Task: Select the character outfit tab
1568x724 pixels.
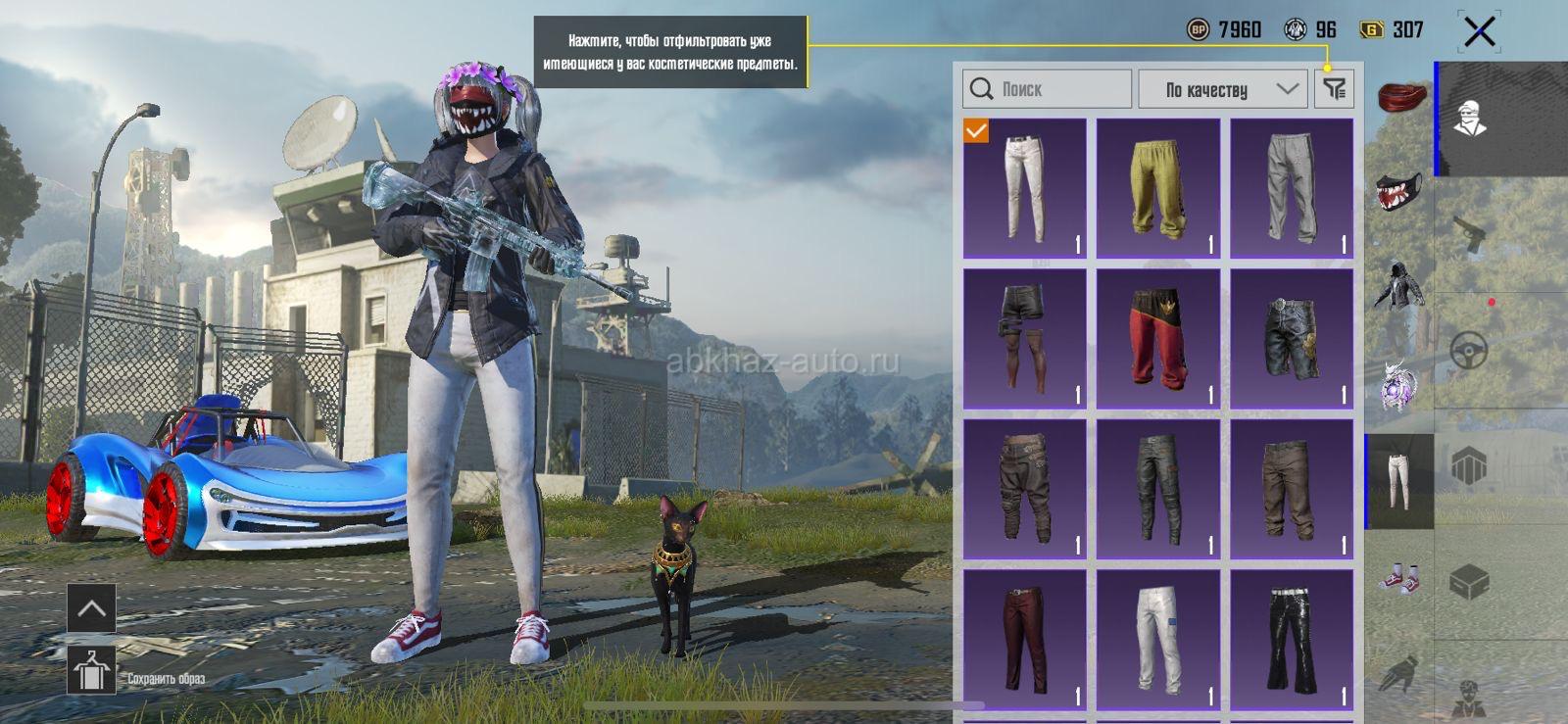Action: (x=1469, y=120)
